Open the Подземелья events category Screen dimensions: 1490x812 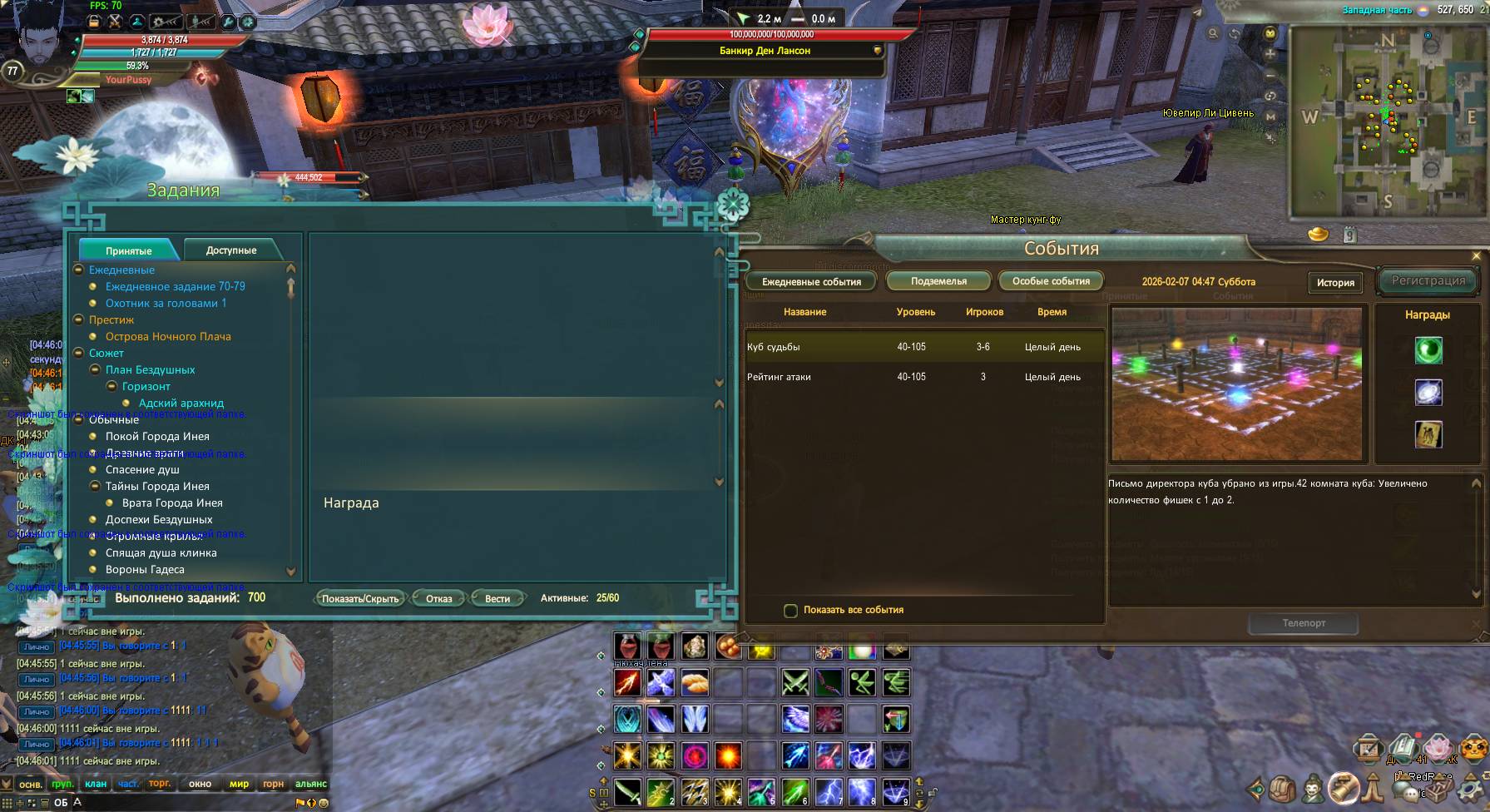[x=938, y=281]
